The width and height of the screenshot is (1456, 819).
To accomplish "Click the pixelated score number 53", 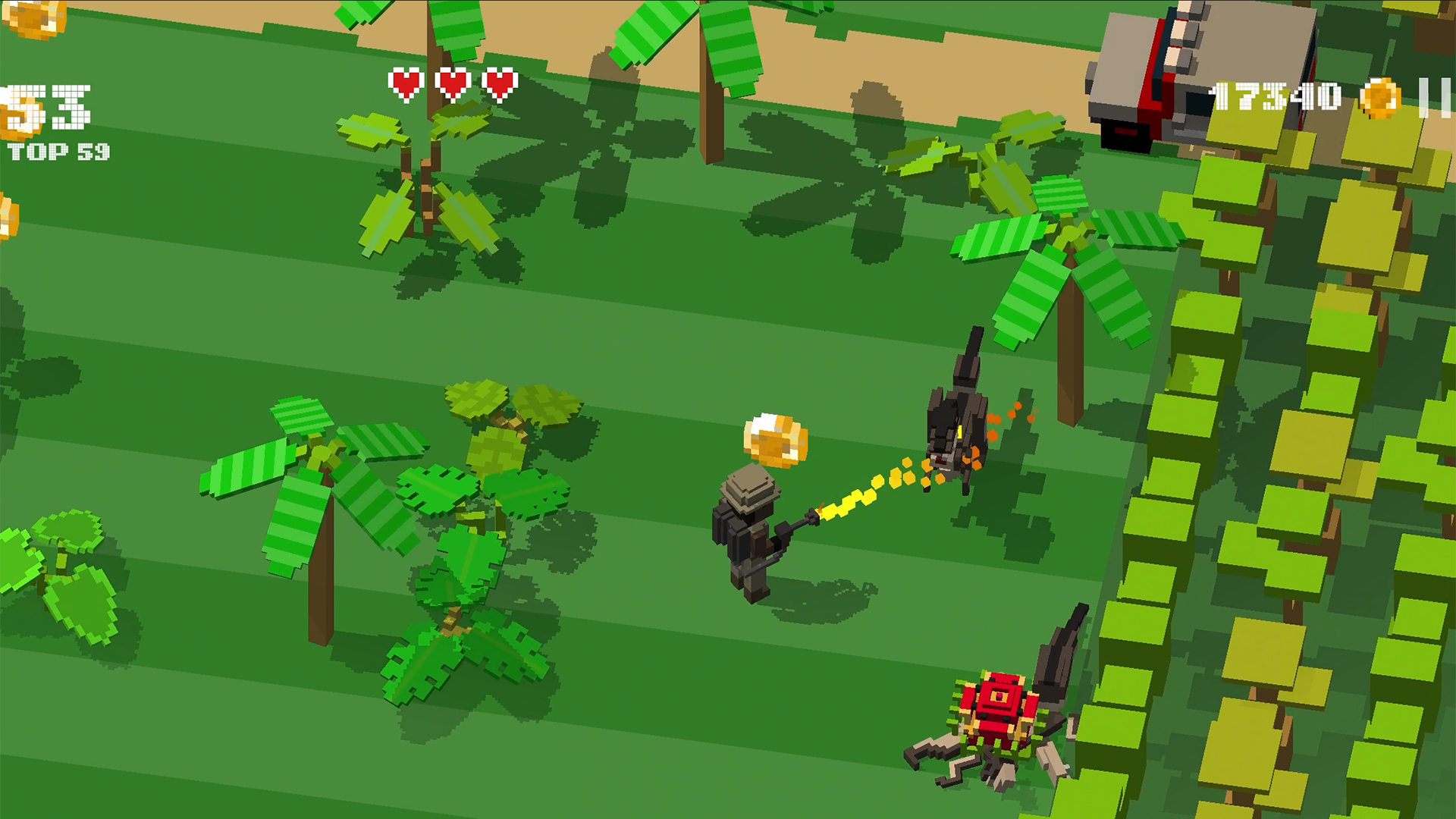I will (49, 106).
